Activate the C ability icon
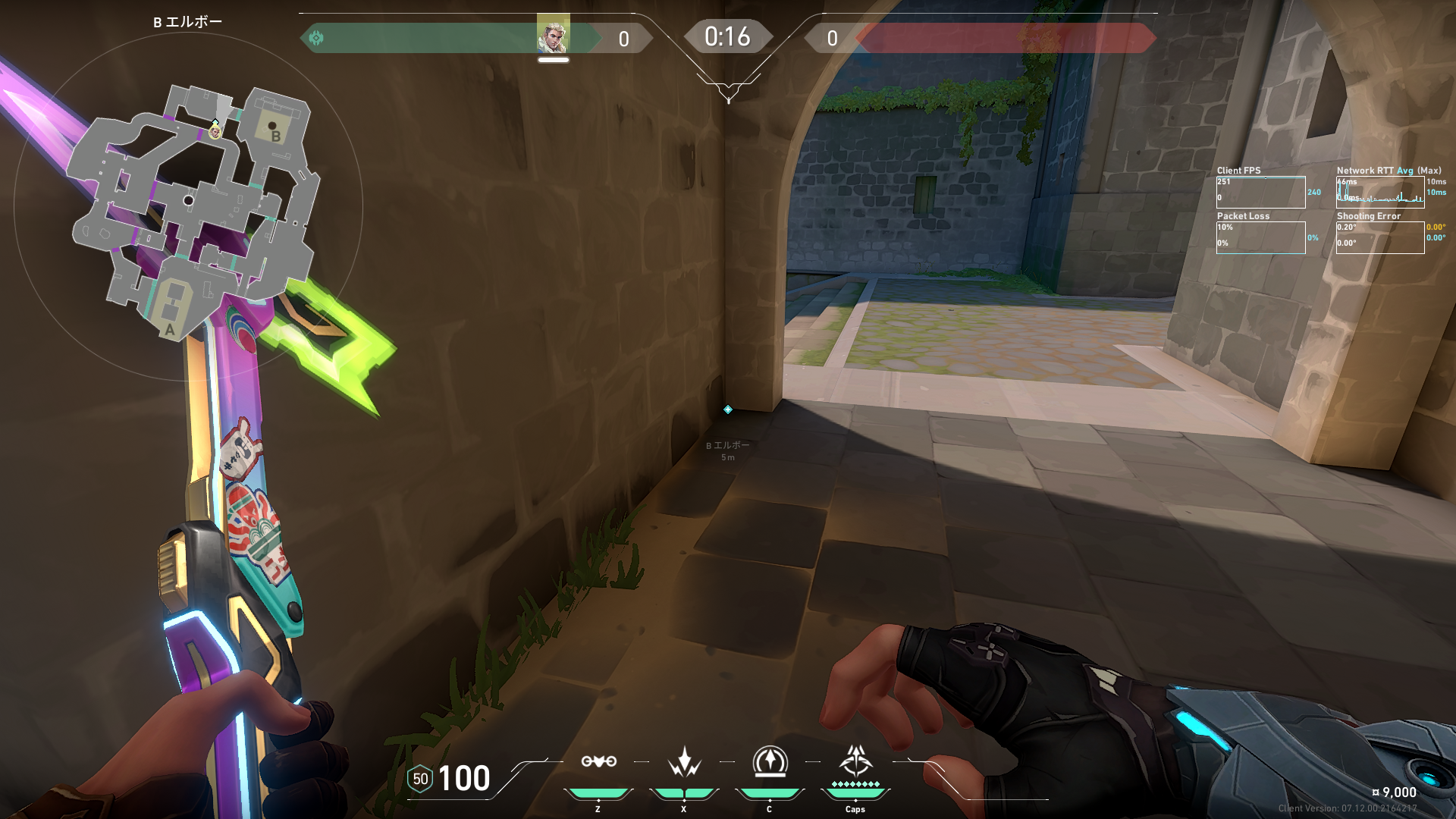 [x=770, y=761]
